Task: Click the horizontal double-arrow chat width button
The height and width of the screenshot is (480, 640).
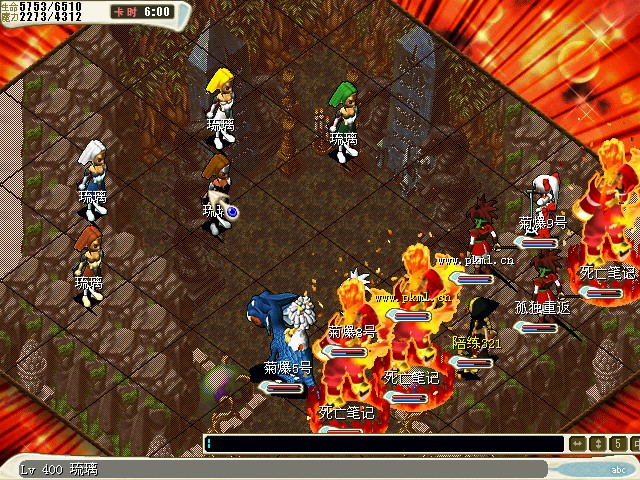Action: 578,444
